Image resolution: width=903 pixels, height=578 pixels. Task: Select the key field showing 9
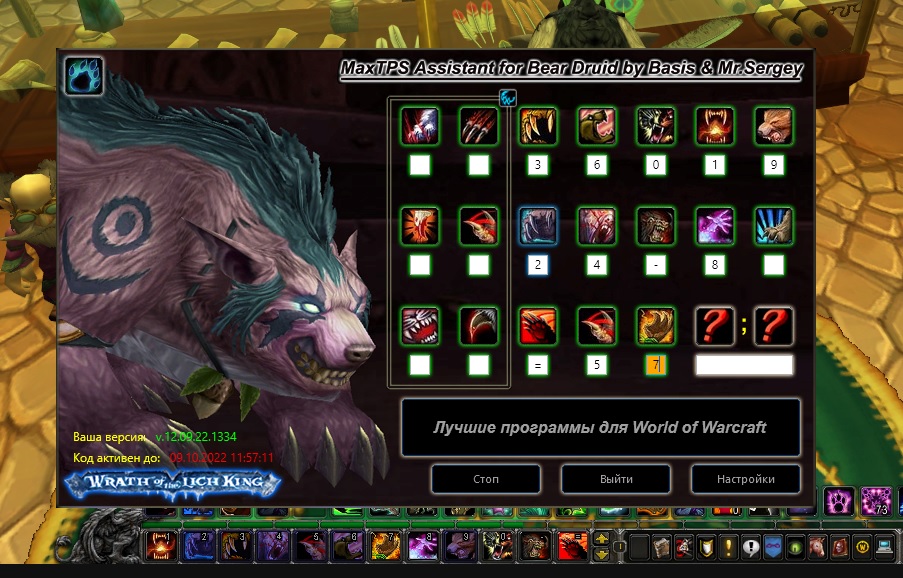773,165
